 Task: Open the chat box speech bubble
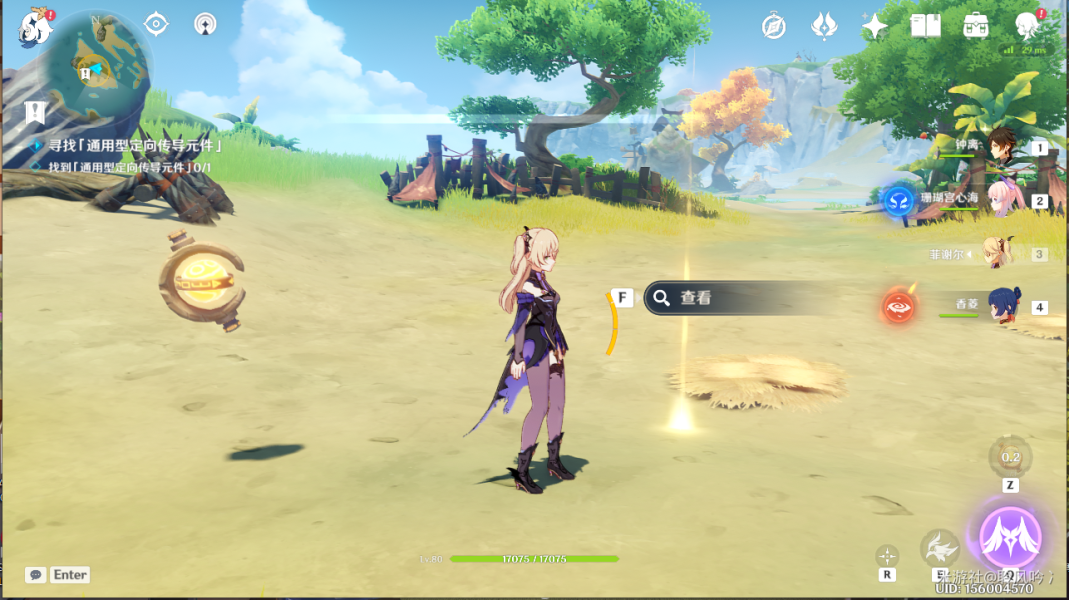[37, 575]
